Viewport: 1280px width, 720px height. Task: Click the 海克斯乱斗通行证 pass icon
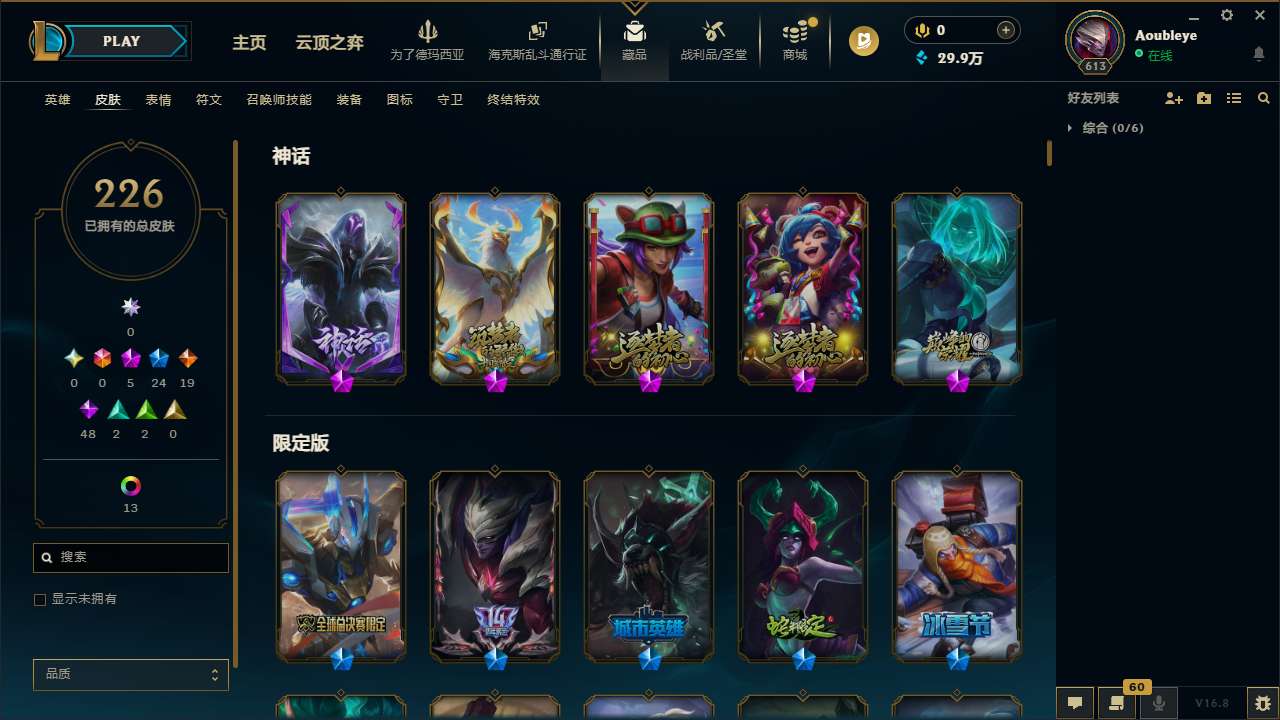[x=537, y=40]
